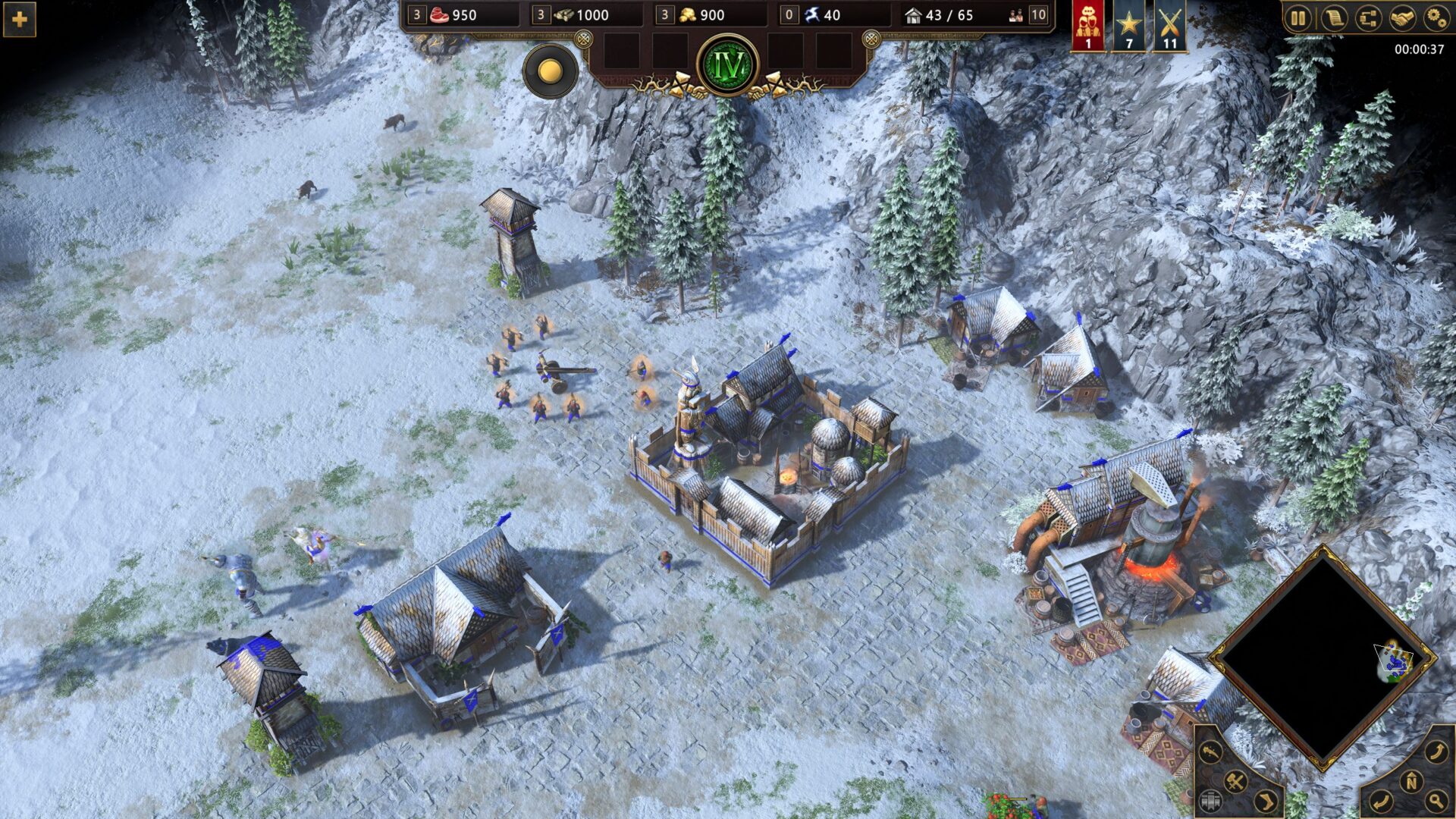Click the gold resource nuggets icon

pos(688,14)
